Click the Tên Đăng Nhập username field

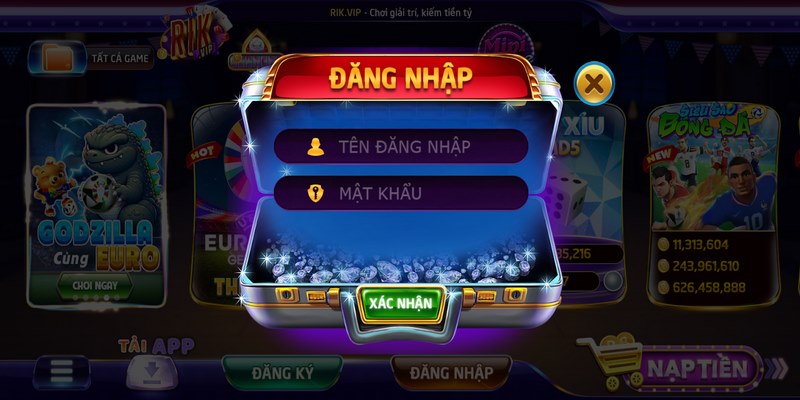(x=400, y=146)
